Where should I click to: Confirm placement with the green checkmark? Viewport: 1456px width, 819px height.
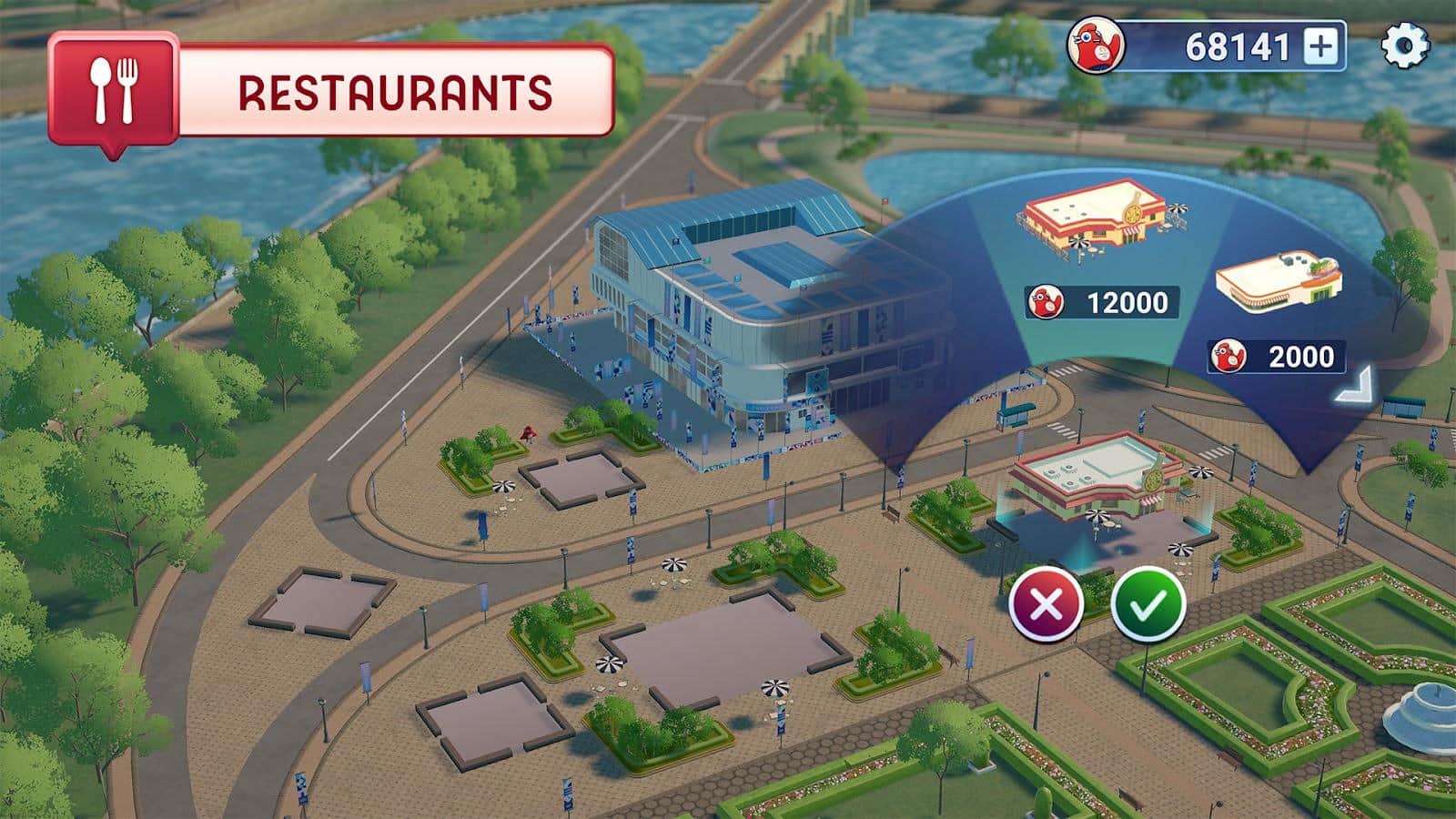point(1148,603)
